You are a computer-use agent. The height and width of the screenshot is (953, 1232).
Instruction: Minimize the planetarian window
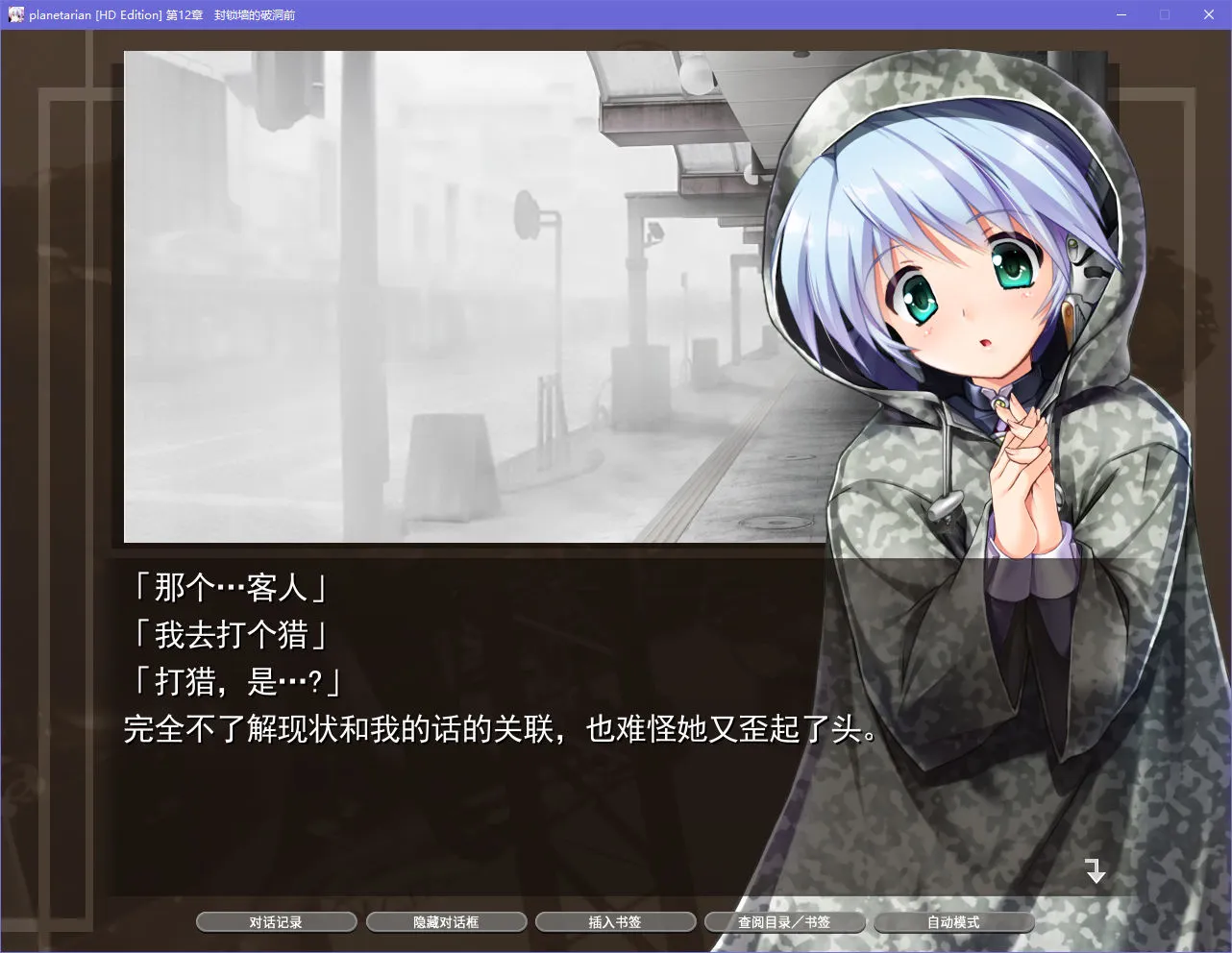[1121, 14]
